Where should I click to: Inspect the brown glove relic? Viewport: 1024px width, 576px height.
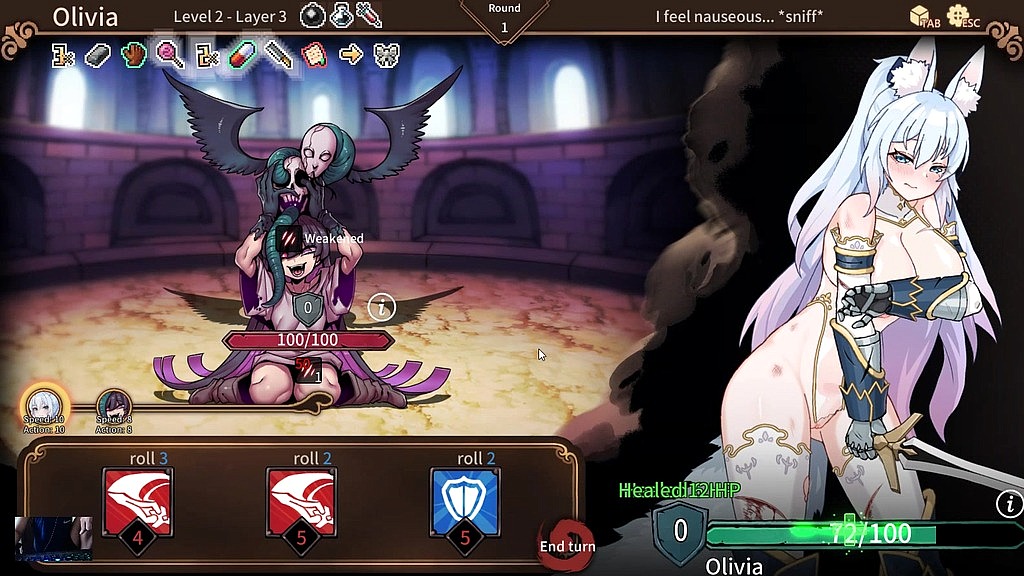(135, 54)
